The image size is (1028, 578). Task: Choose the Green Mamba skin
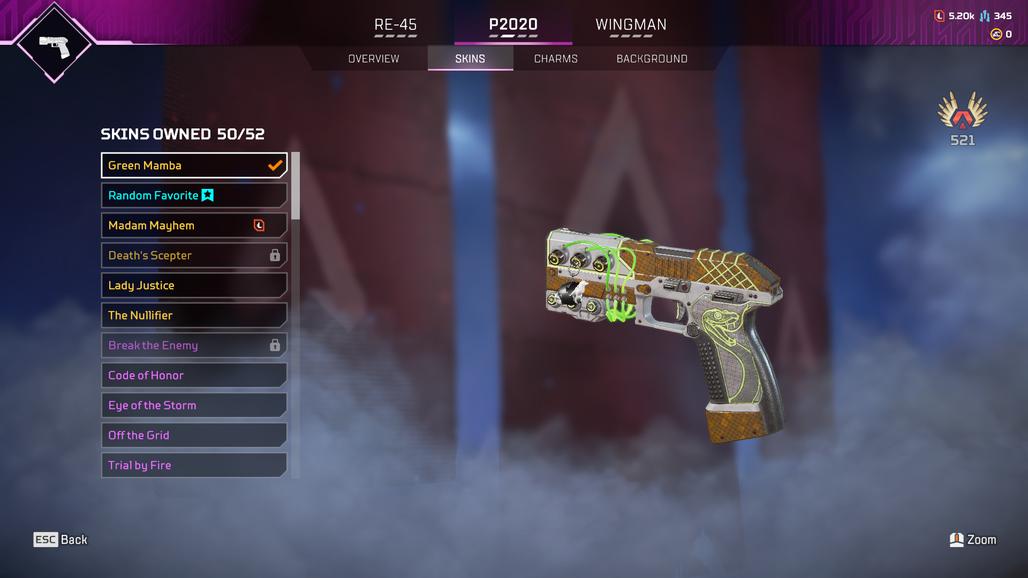tap(194, 166)
